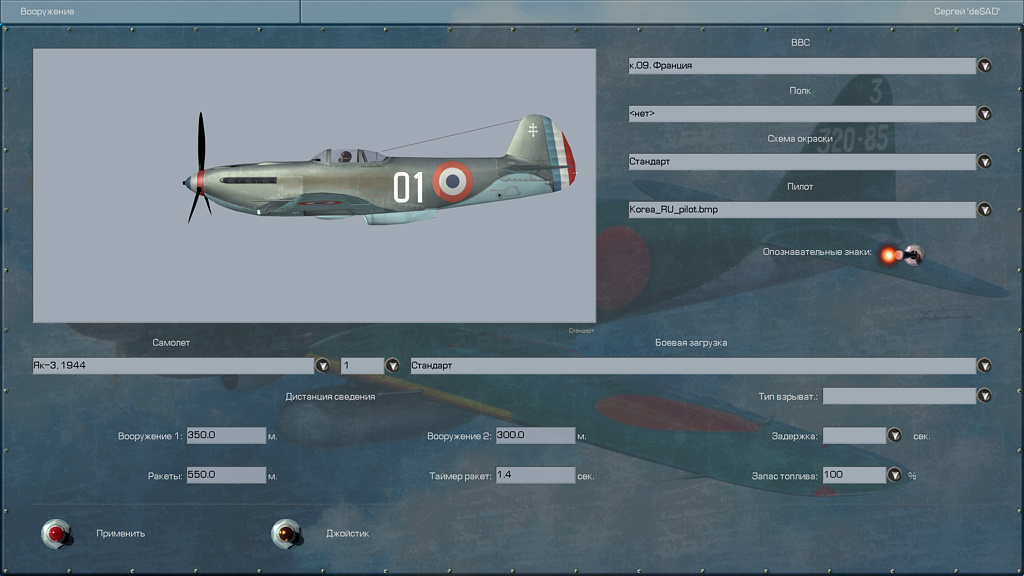The width and height of the screenshot is (1024, 576).
Task: Open the ВВС air force dropdown
Action: pos(984,66)
